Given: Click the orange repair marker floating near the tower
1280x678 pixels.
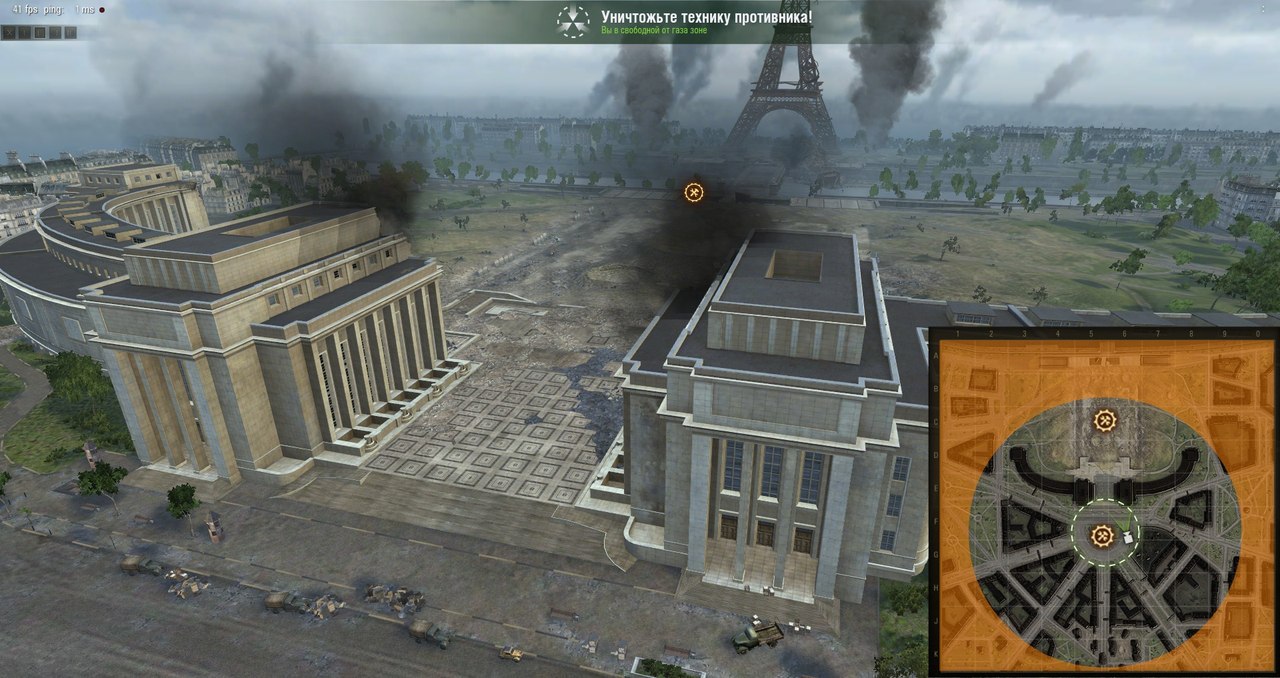Looking at the screenshot, I should coord(694,192).
